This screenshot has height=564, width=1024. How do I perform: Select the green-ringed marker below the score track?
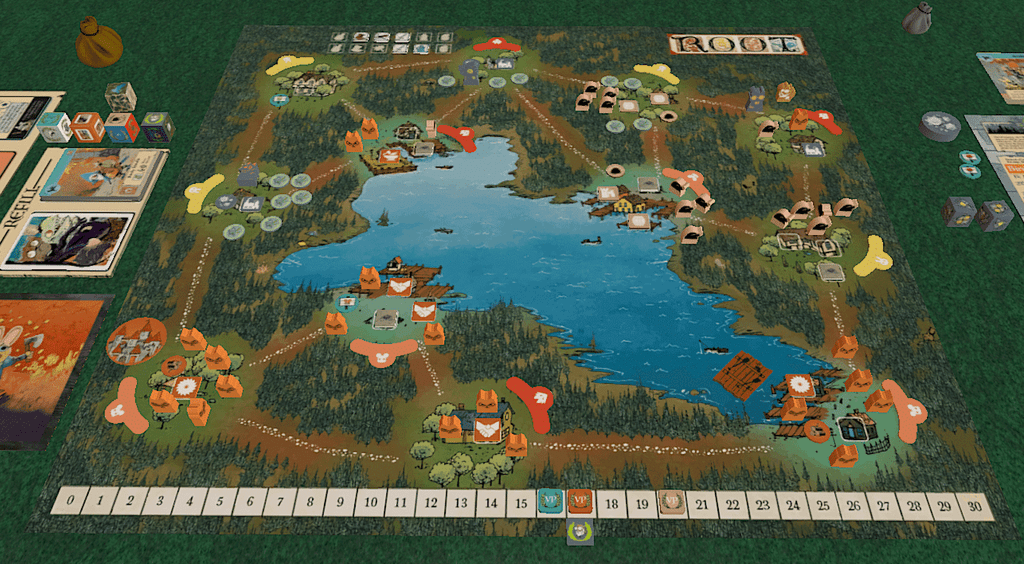tap(580, 532)
